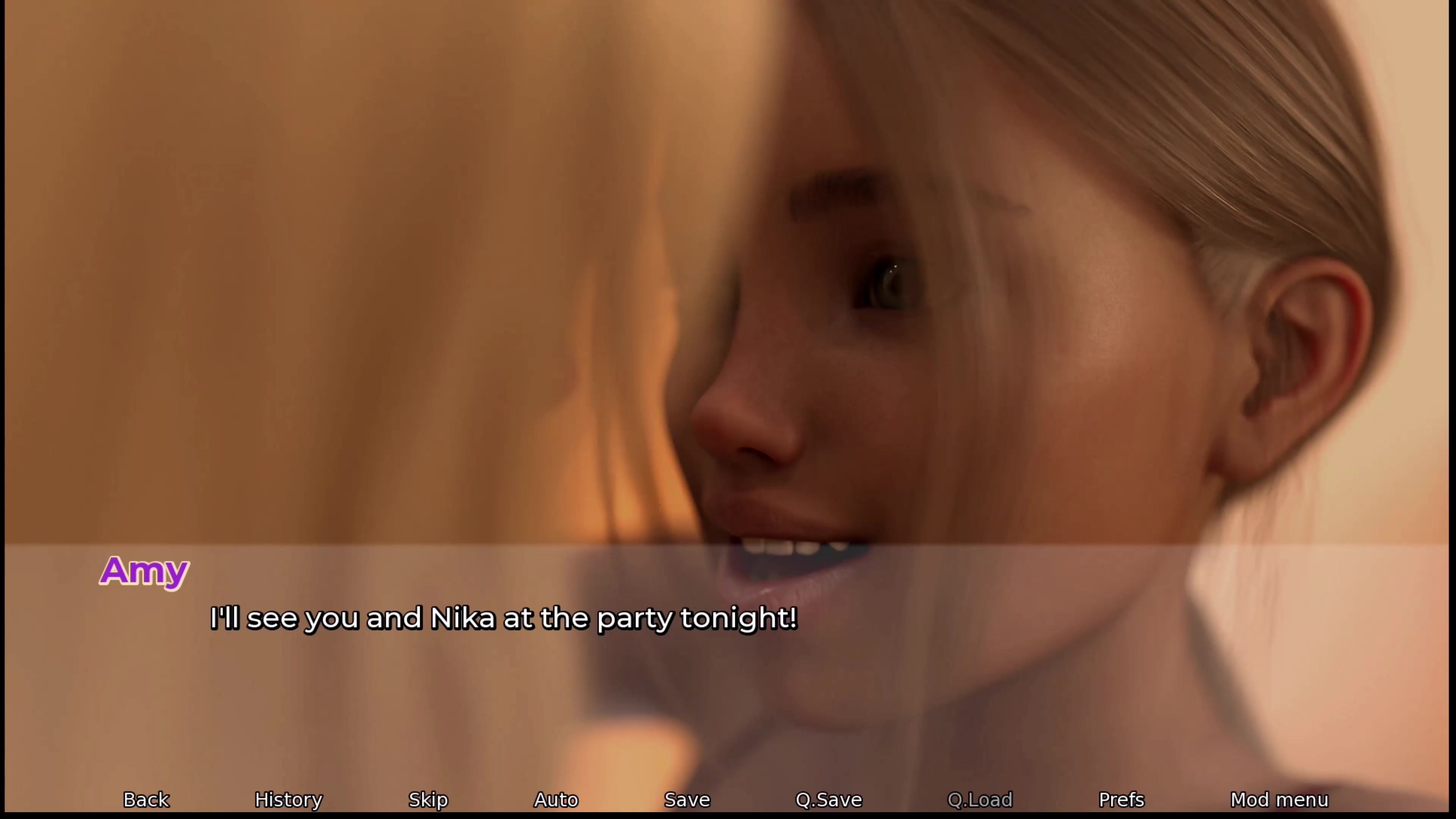Toggle Skip mode in quick menu

(428, 800)
